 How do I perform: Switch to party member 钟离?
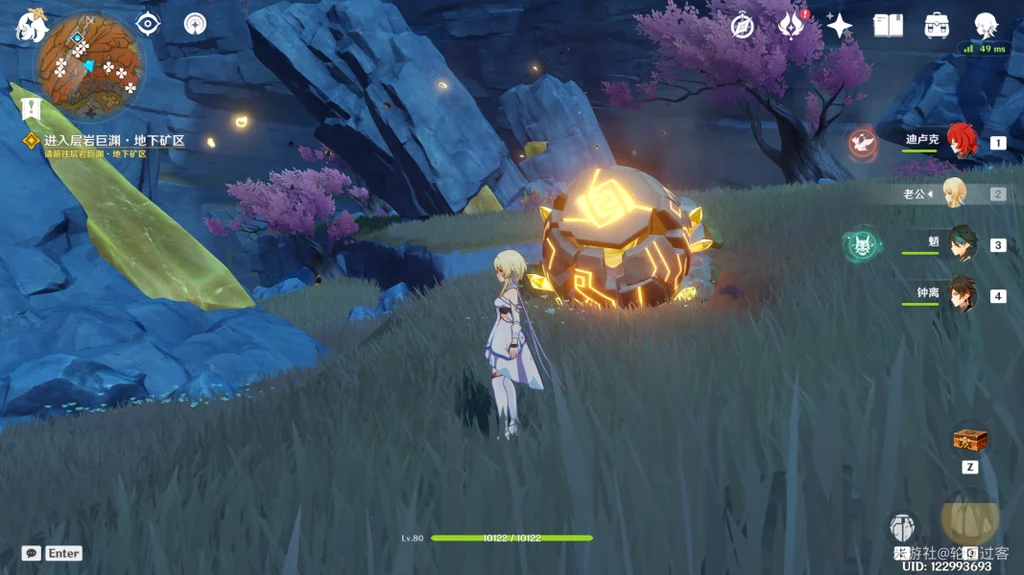click(x=962, y=295)
